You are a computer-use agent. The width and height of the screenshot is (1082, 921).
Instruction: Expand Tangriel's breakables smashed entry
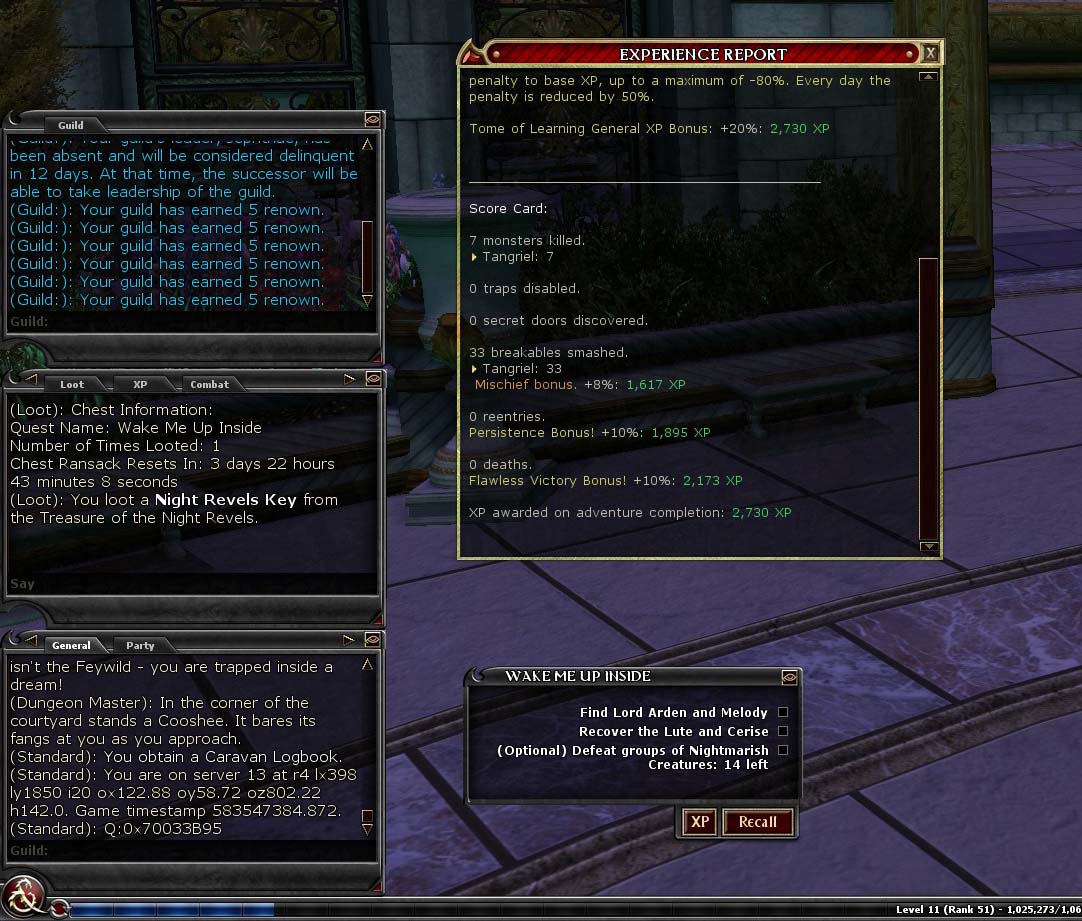pyautogui.click(x=474, y=369)
